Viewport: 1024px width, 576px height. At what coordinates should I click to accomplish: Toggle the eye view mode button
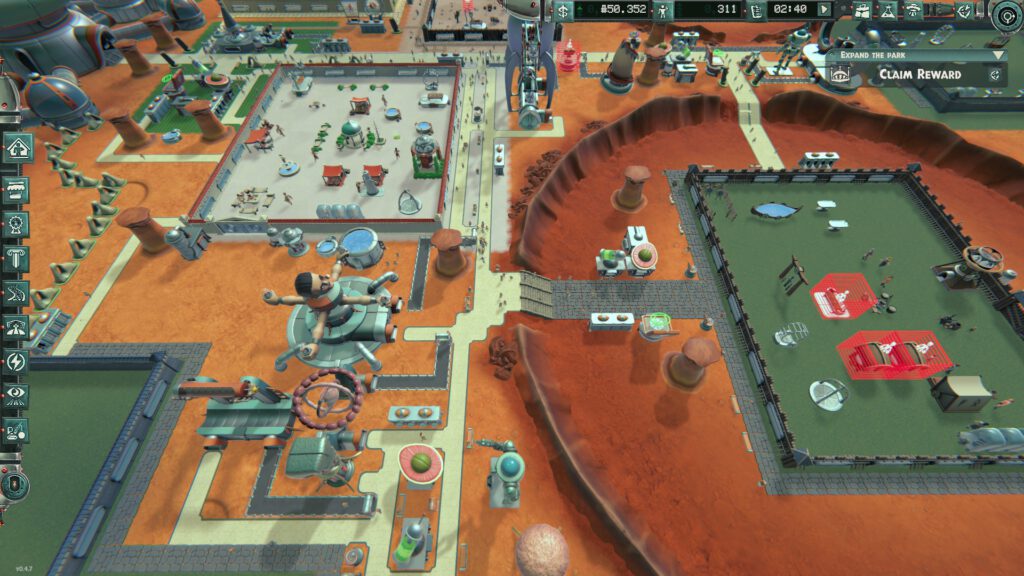tap(17, 396)
